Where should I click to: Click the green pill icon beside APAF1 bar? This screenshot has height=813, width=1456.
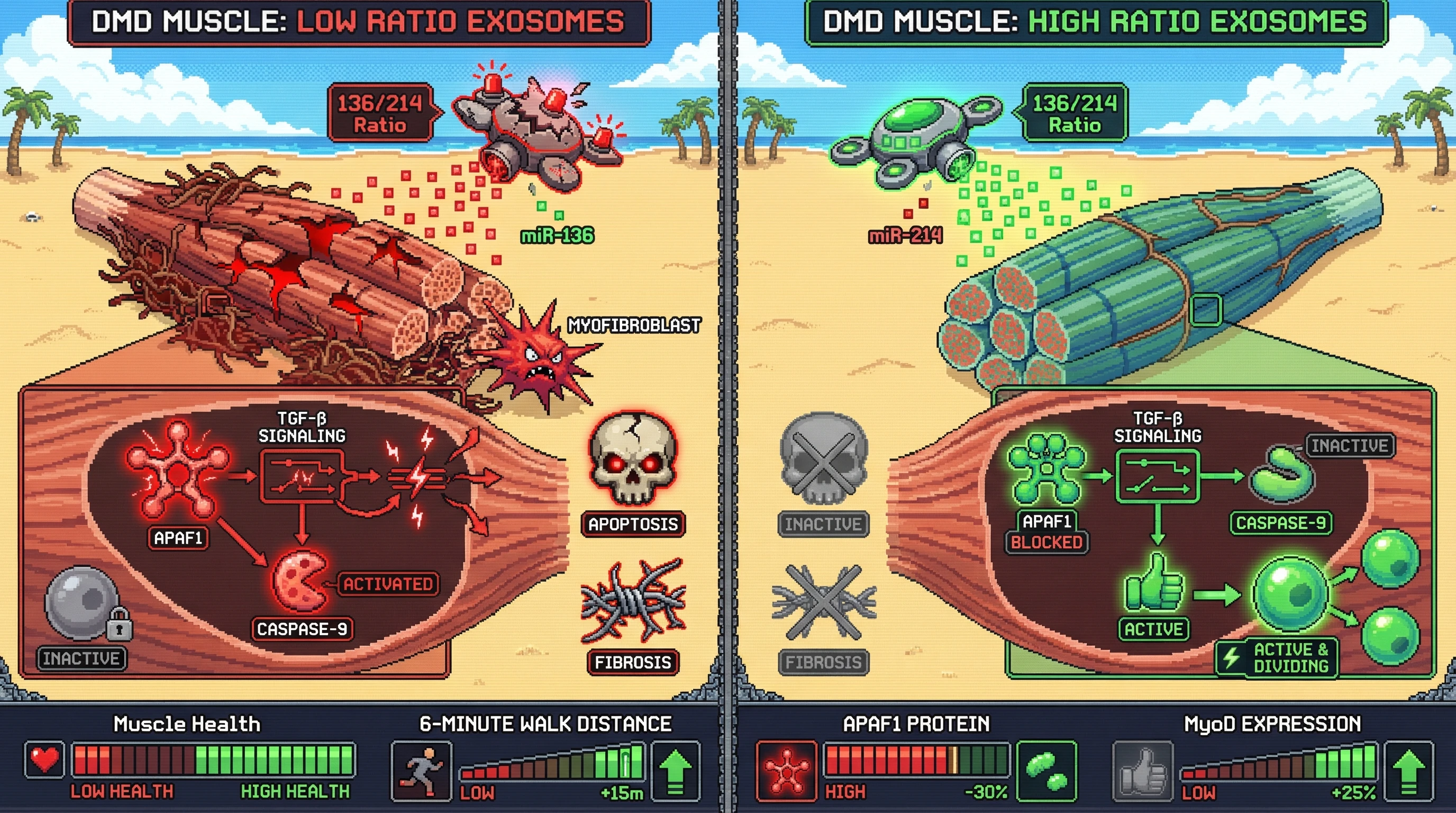(1045, 771)
